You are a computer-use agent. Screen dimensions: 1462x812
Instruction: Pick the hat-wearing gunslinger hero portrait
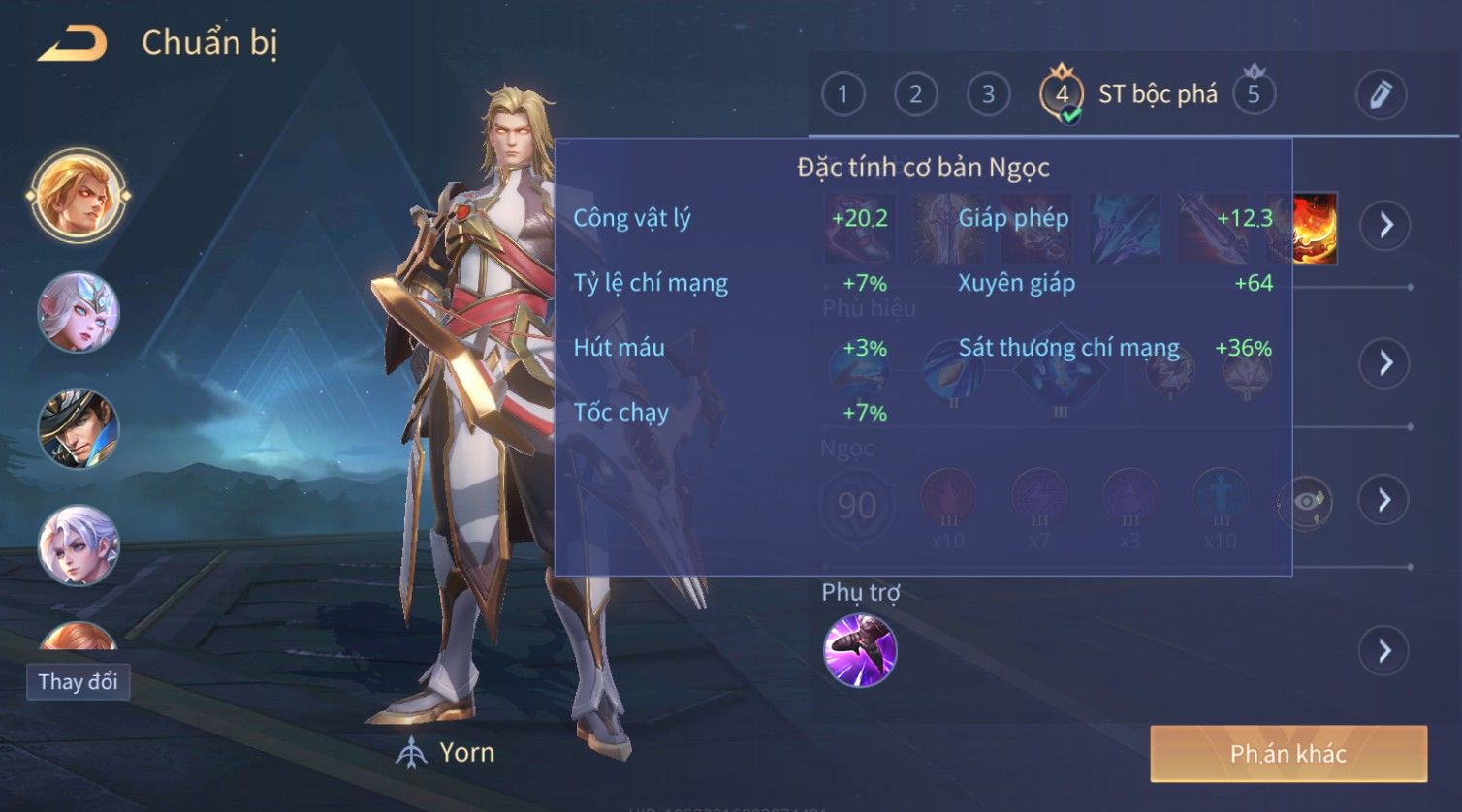79,428
